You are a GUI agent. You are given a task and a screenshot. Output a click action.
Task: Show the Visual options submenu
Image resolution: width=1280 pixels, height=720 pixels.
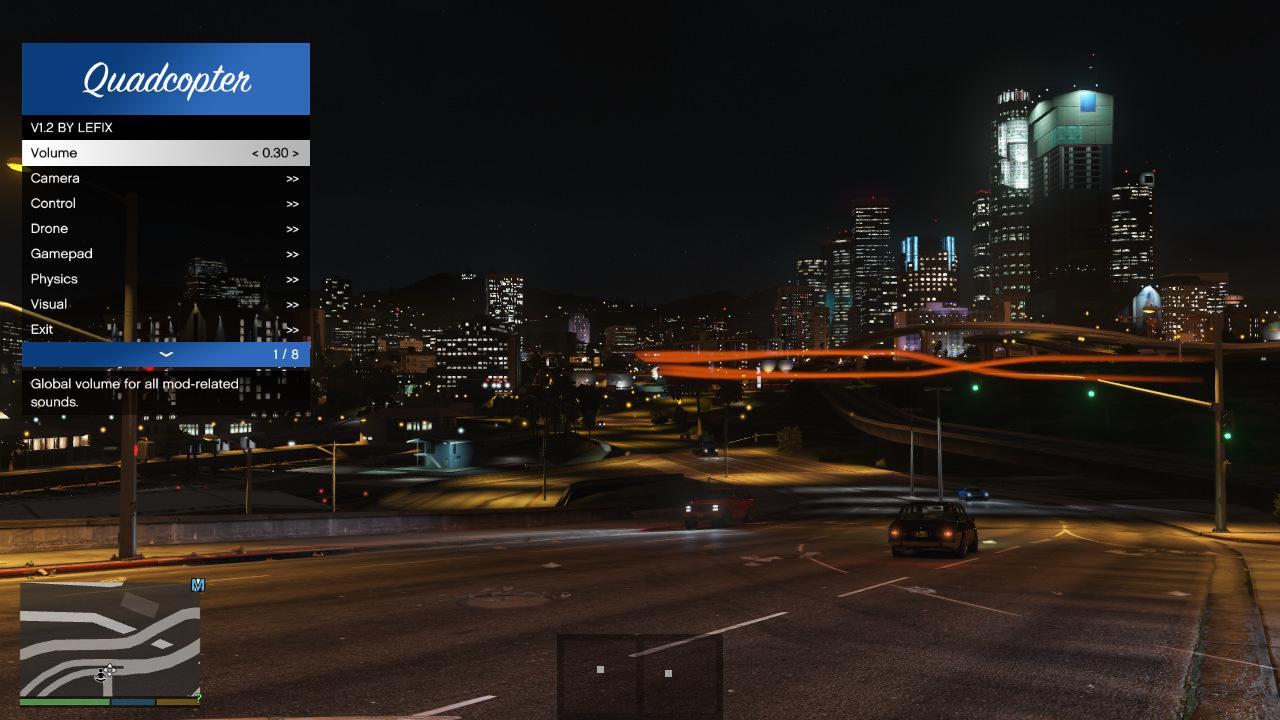165,304
